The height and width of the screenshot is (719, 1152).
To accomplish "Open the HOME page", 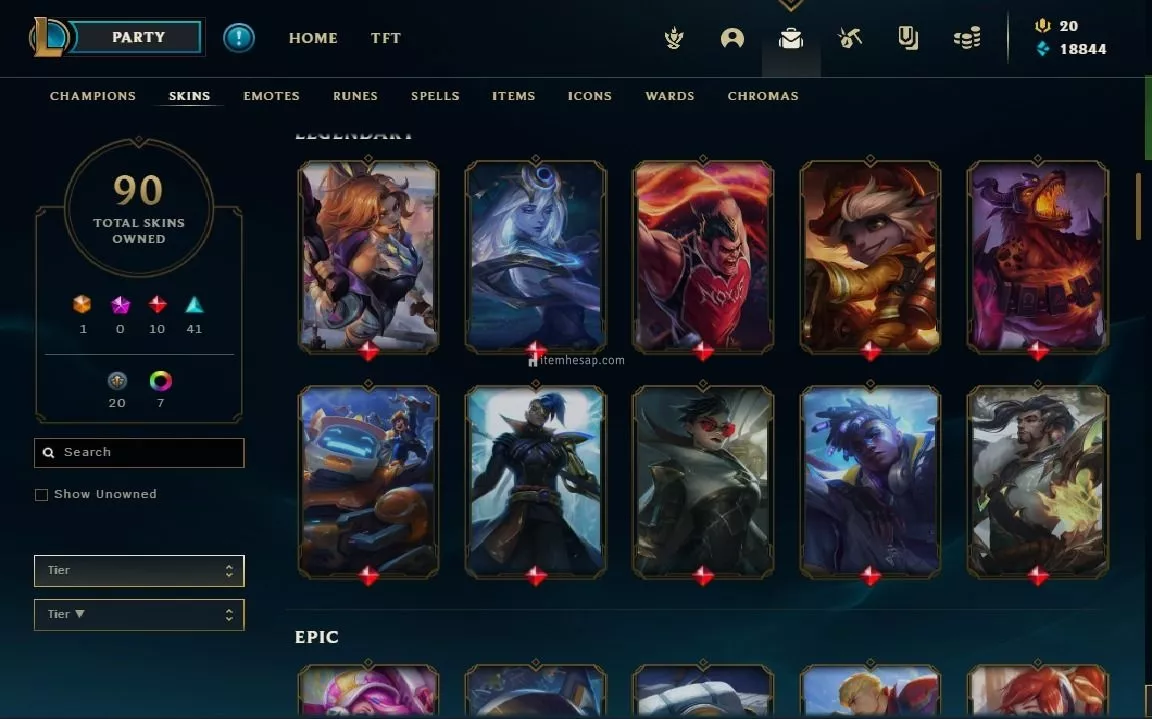I will click(313, 38).
